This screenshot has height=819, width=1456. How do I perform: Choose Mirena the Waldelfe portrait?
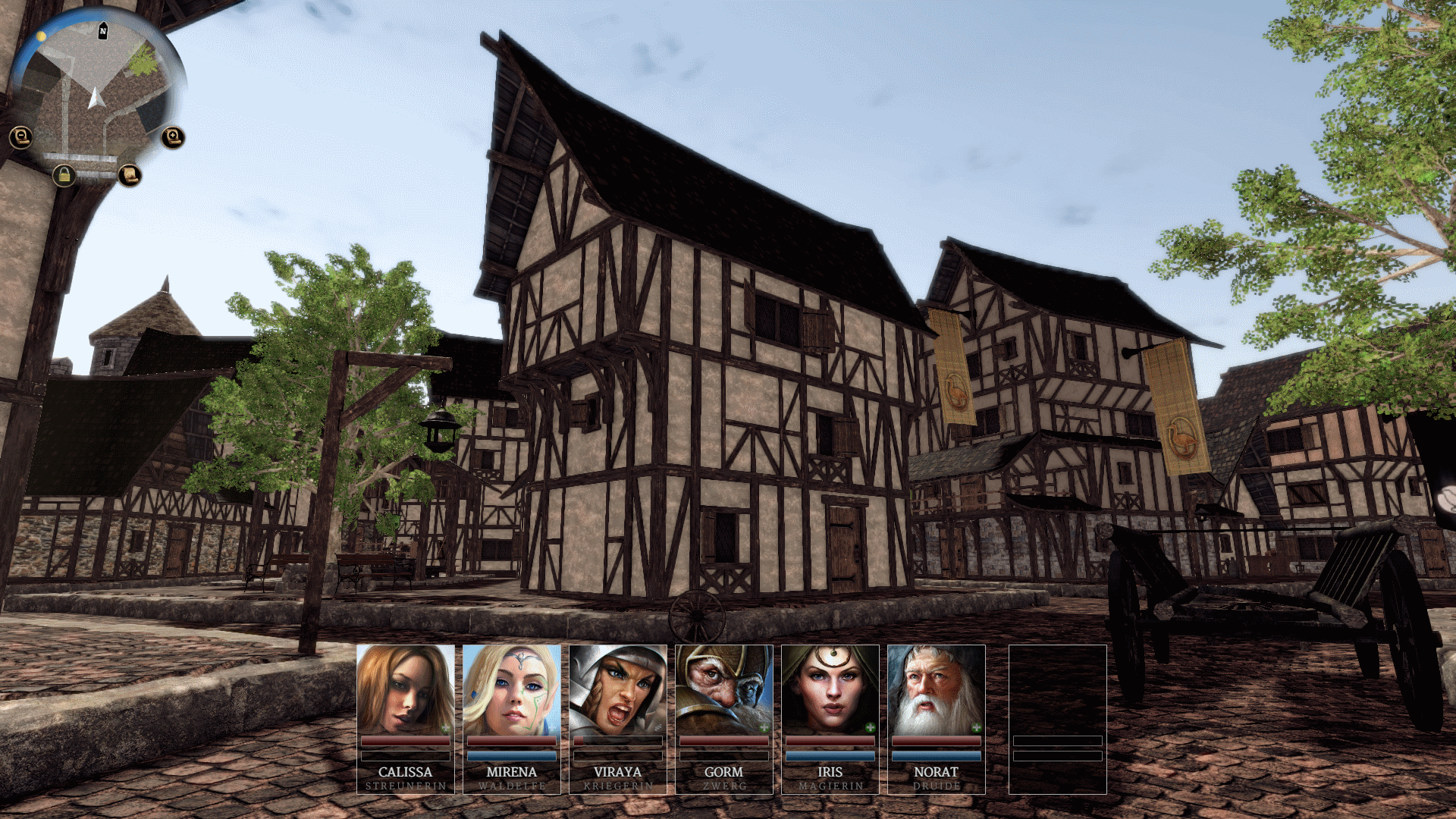pyautogui.click(x=511, y=690)
